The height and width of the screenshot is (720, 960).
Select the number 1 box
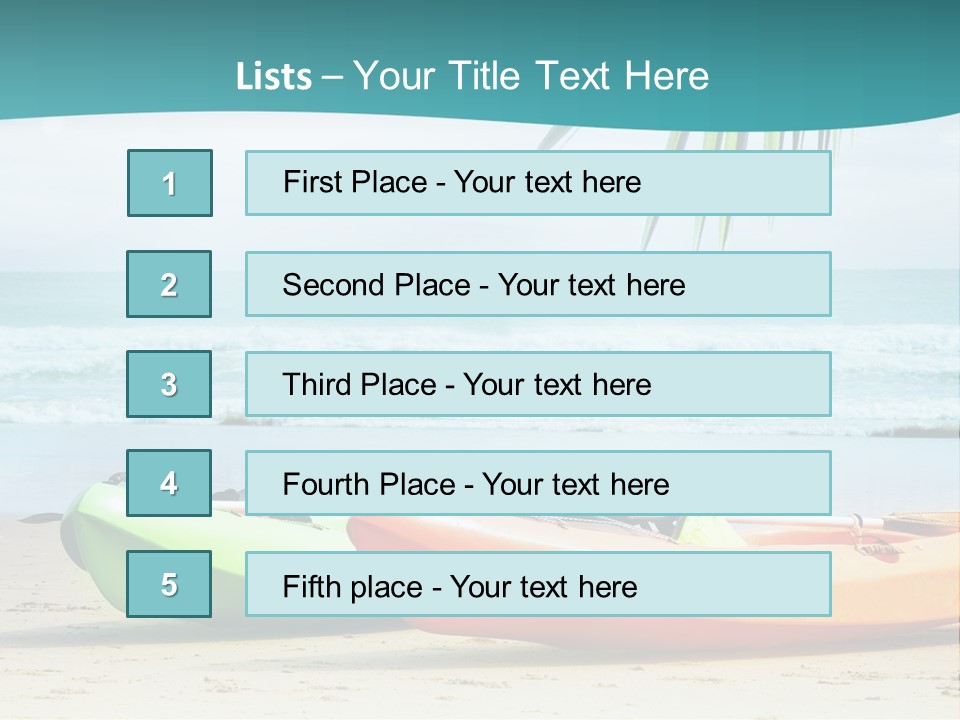coord(170,183)
